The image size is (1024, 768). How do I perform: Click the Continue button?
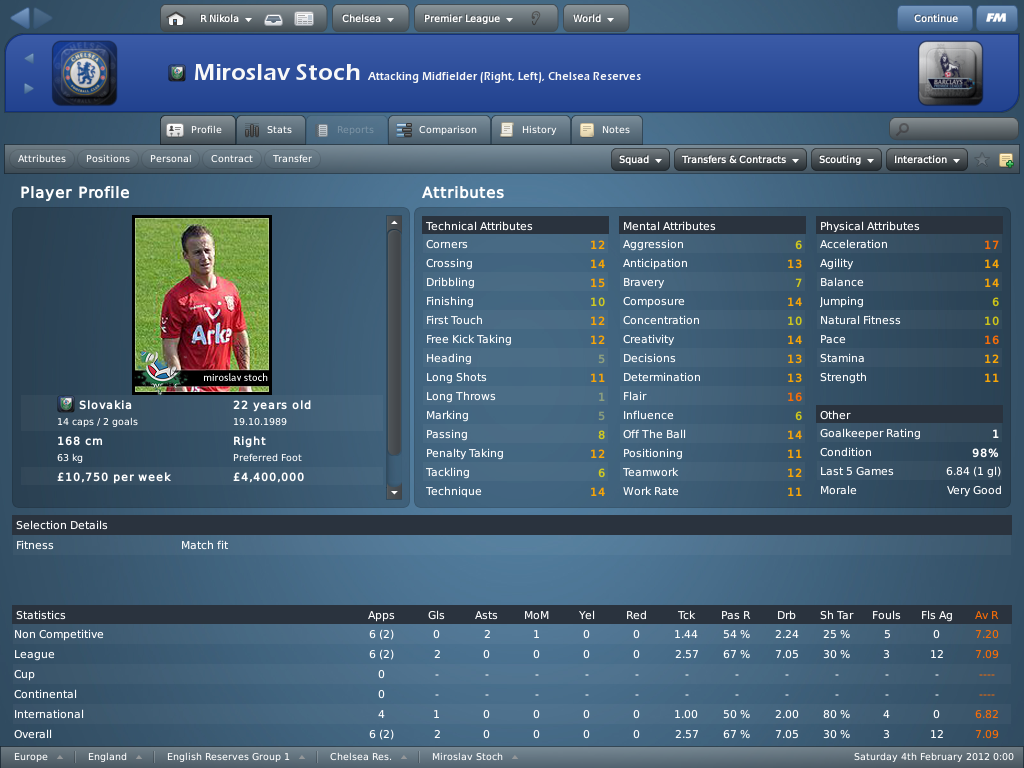pos(935,18)
